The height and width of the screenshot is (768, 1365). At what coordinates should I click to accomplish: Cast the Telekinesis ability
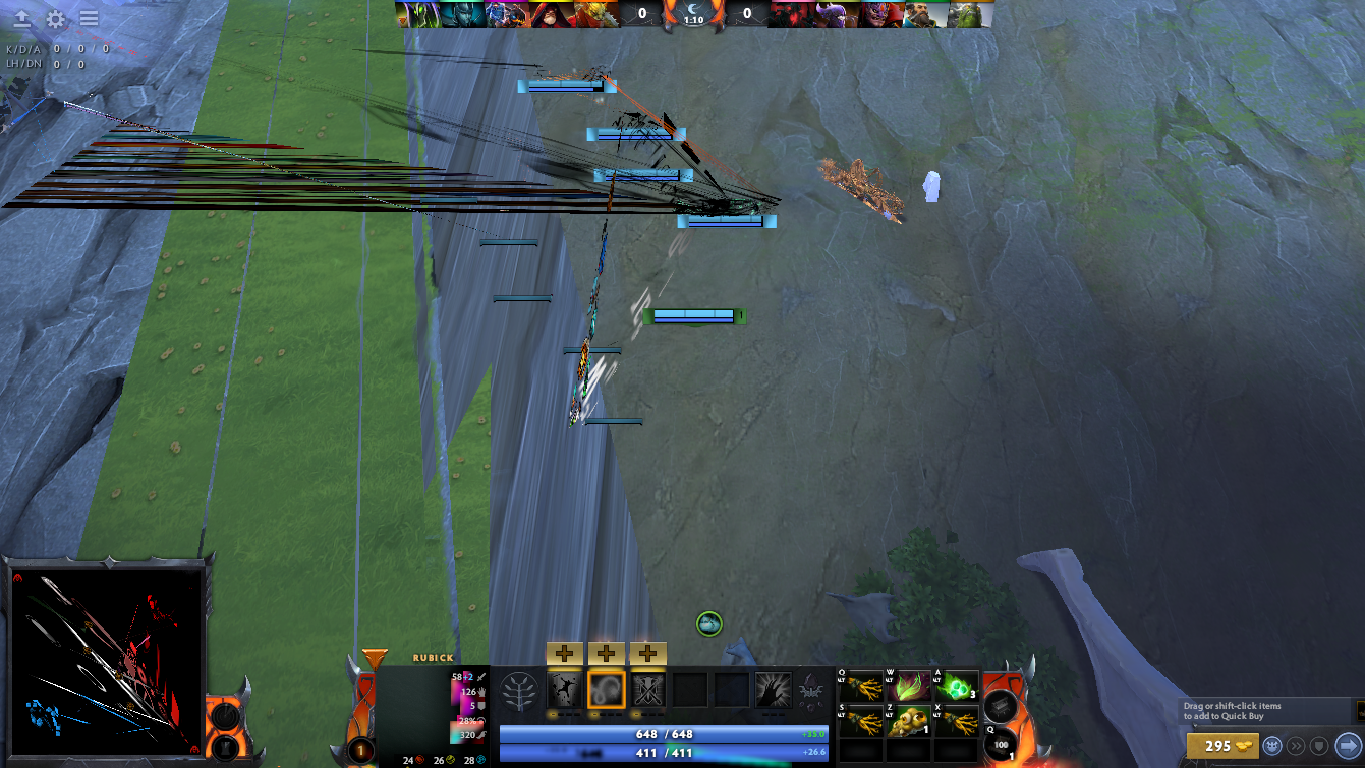pos(563,690)
